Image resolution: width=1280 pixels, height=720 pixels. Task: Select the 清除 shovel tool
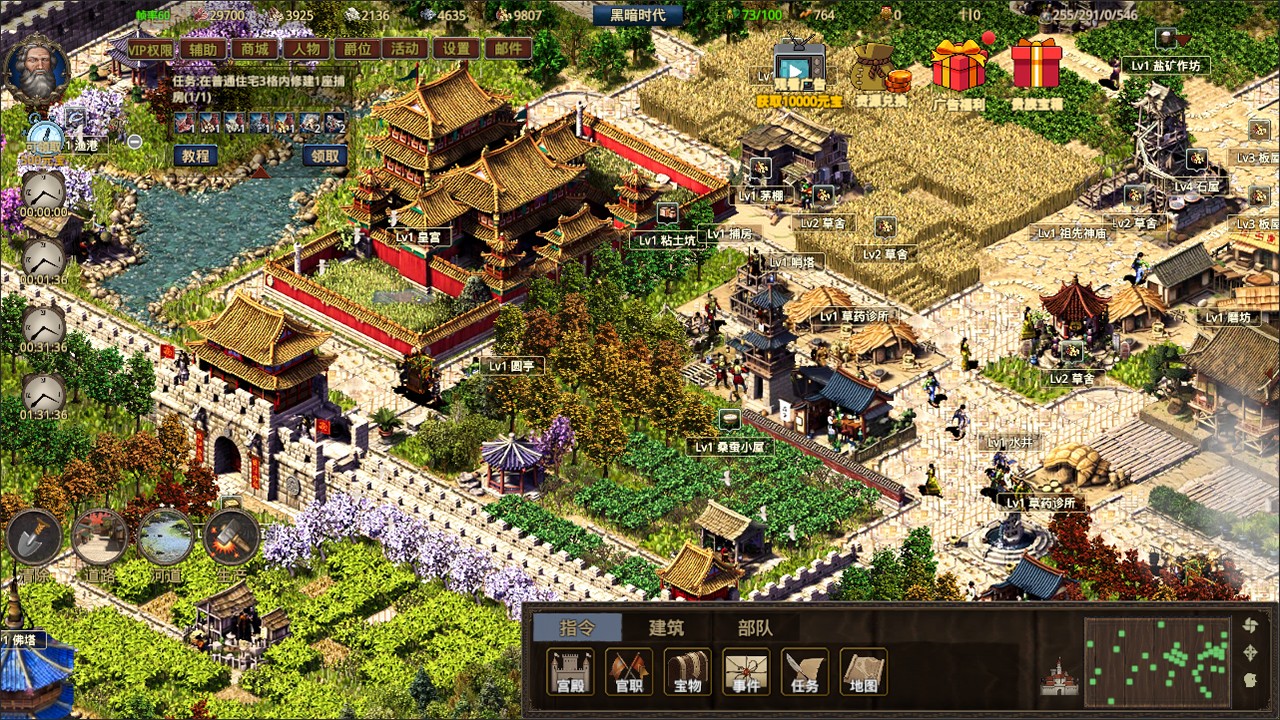(x=34, y=538)
